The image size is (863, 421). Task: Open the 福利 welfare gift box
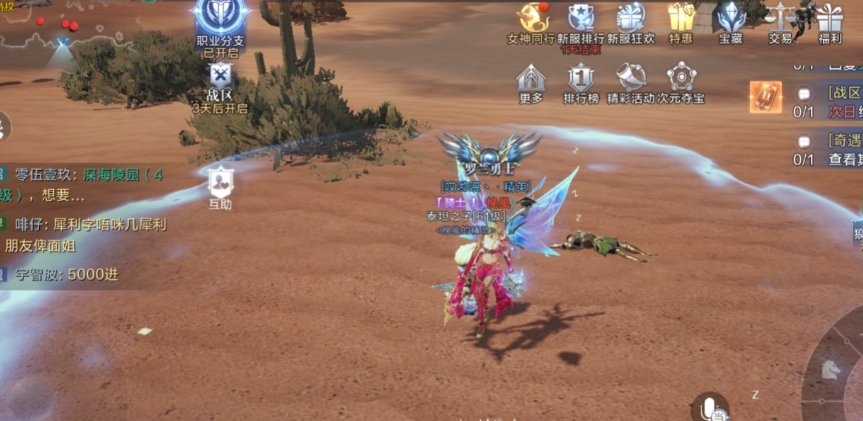point(829,20)
